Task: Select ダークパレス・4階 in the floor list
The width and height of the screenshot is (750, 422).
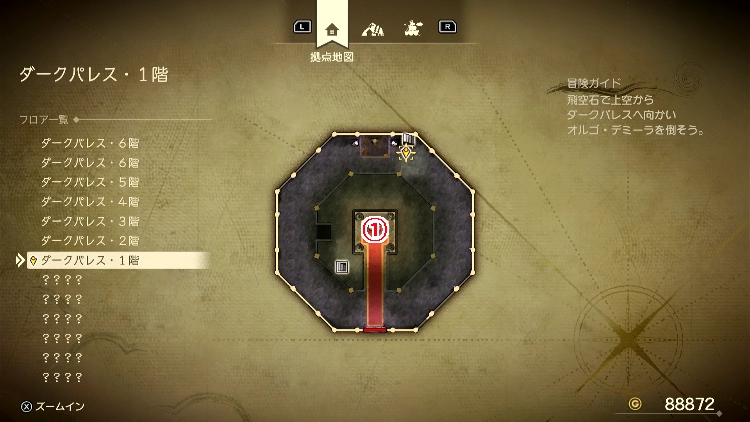Action: pos(90,201)
